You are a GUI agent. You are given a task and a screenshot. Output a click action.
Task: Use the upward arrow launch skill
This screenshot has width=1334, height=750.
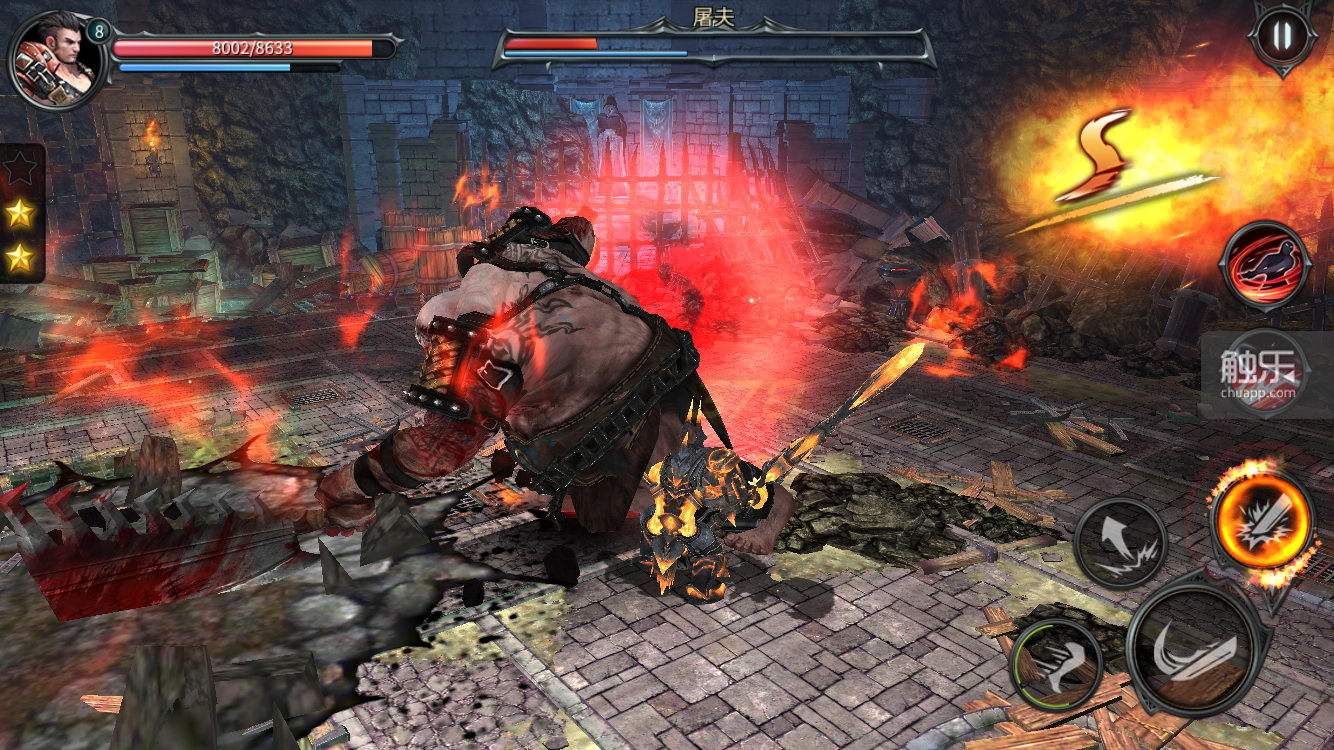[x=1120, y=543]
